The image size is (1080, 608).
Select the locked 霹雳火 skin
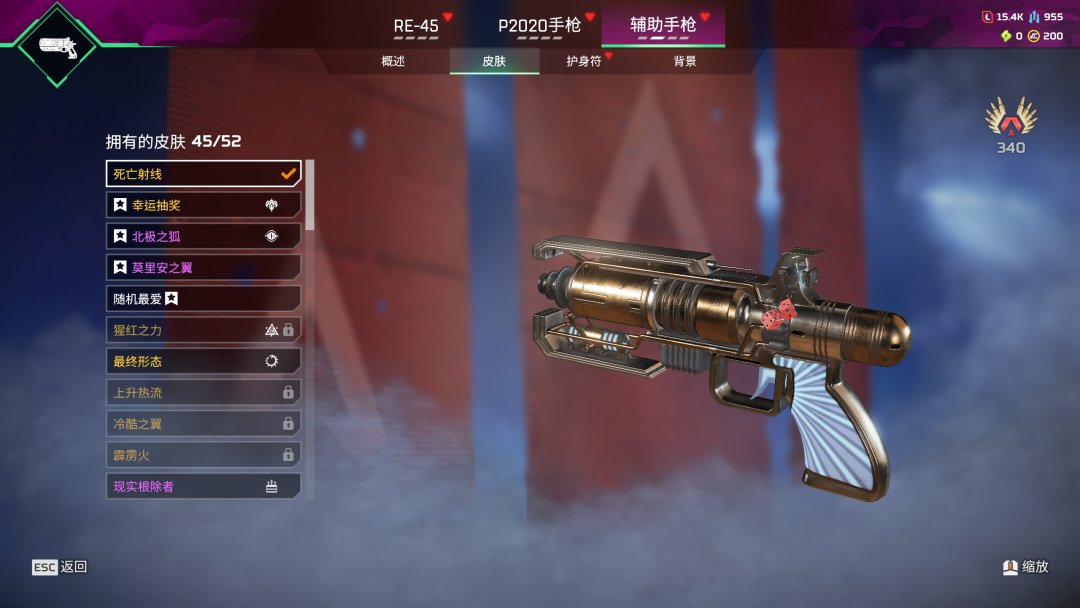coord(203,455)
